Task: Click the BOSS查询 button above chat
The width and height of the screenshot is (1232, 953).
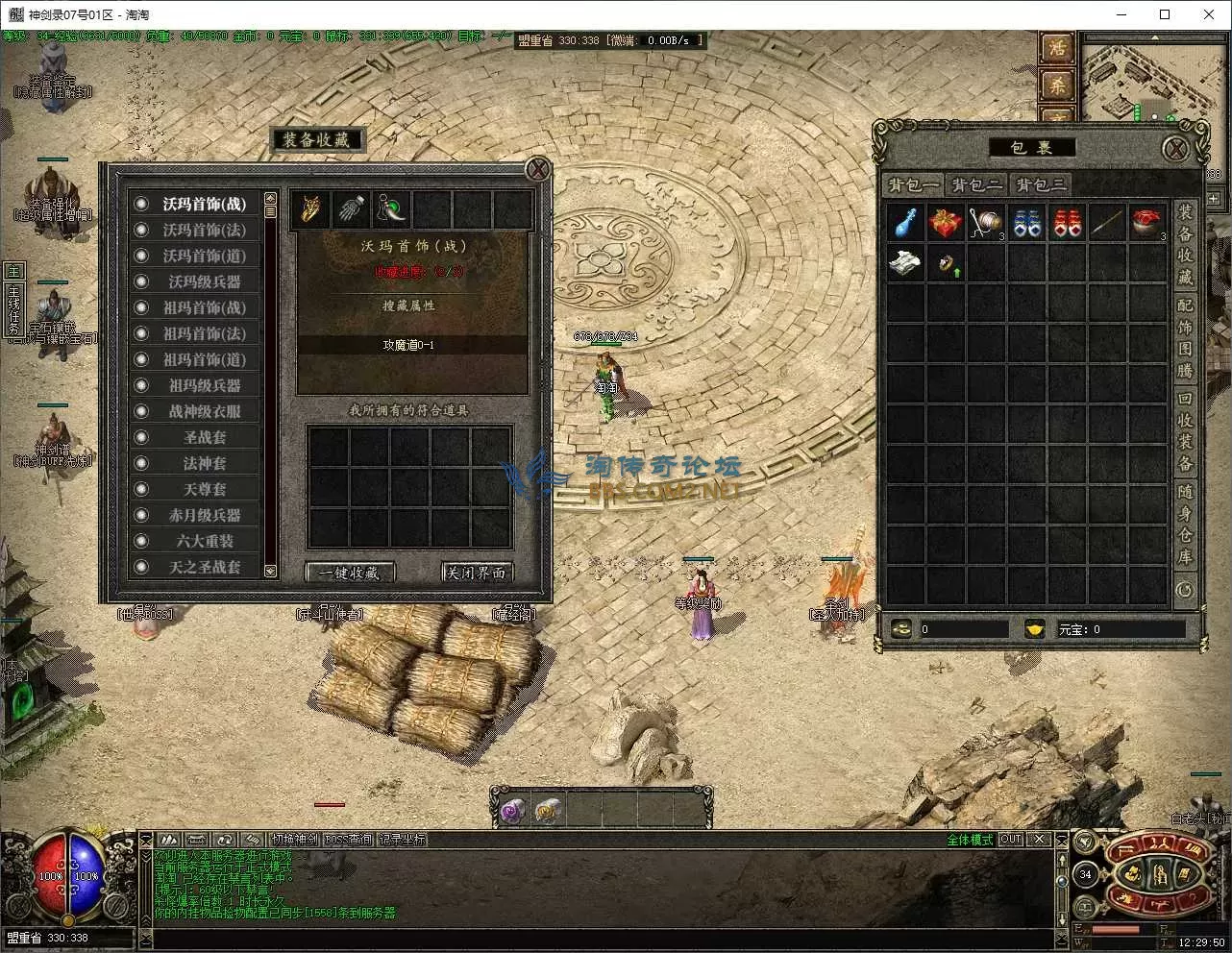Action: 348,839
